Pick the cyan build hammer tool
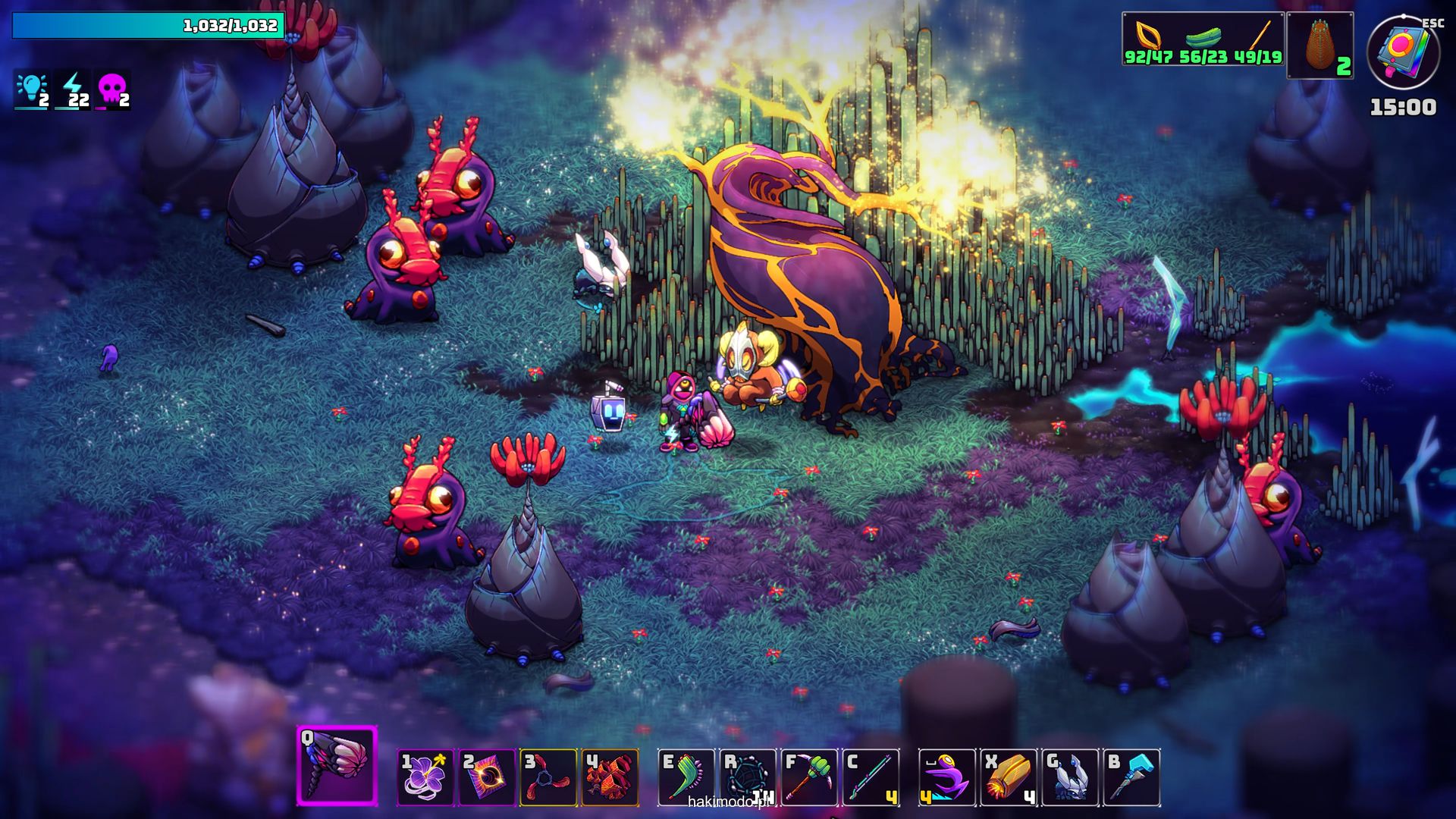This screenshot has height=819, width=1456. tap(1131, 777)
